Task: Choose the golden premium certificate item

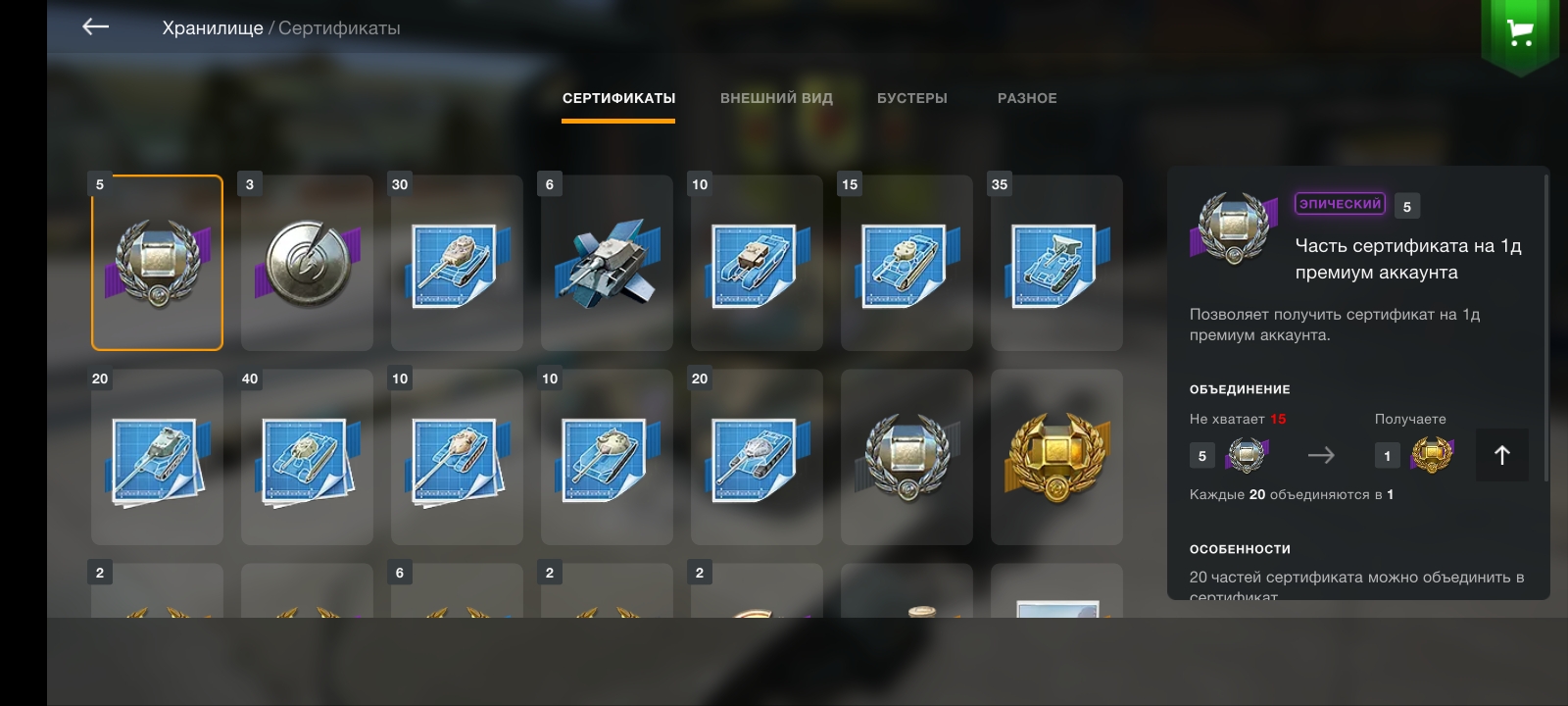Action: tap(1056, 457)
